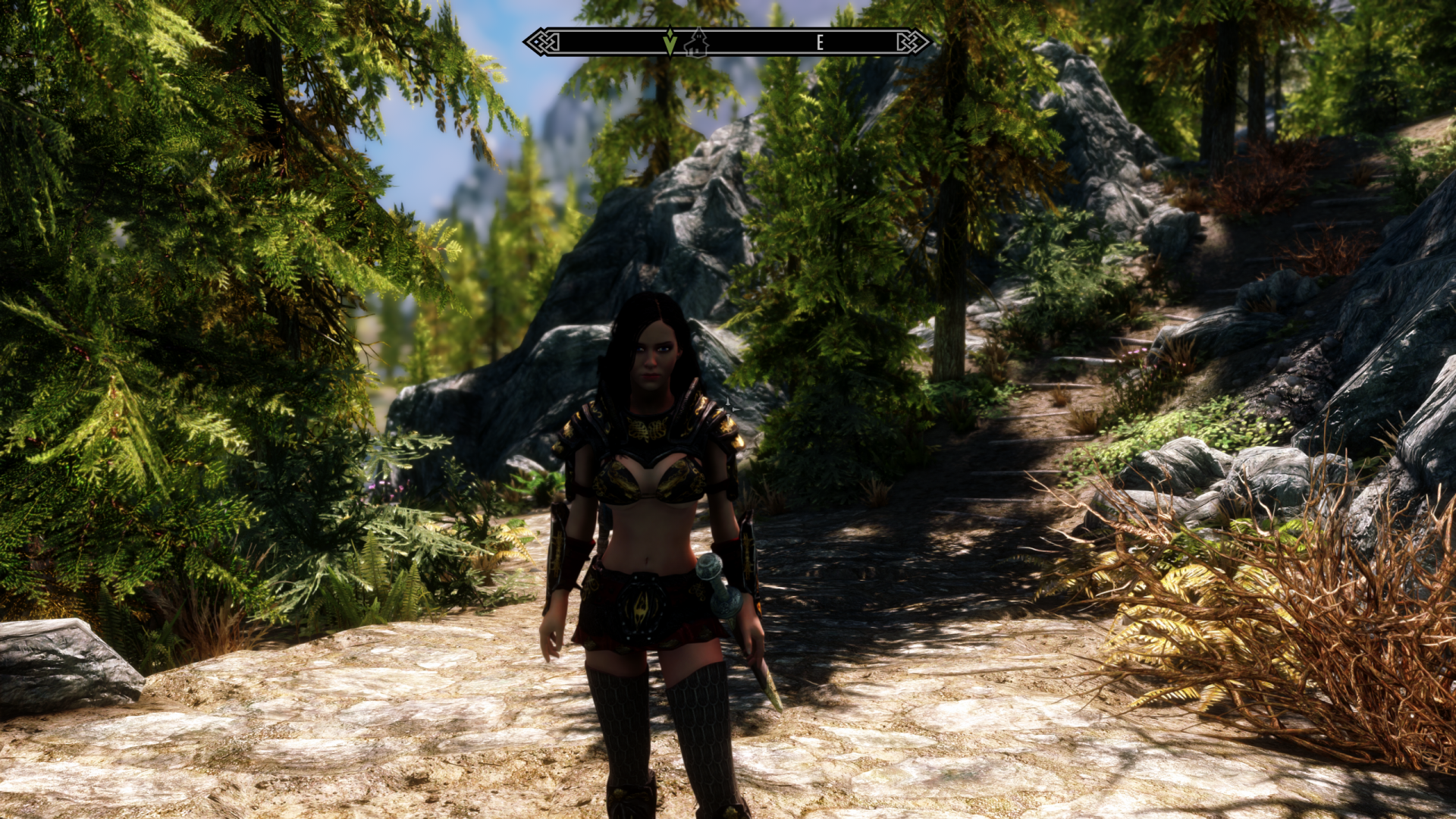Screen dimensions: 1456x819
Task: Select the house location marker on the compass
Action: 696,43
